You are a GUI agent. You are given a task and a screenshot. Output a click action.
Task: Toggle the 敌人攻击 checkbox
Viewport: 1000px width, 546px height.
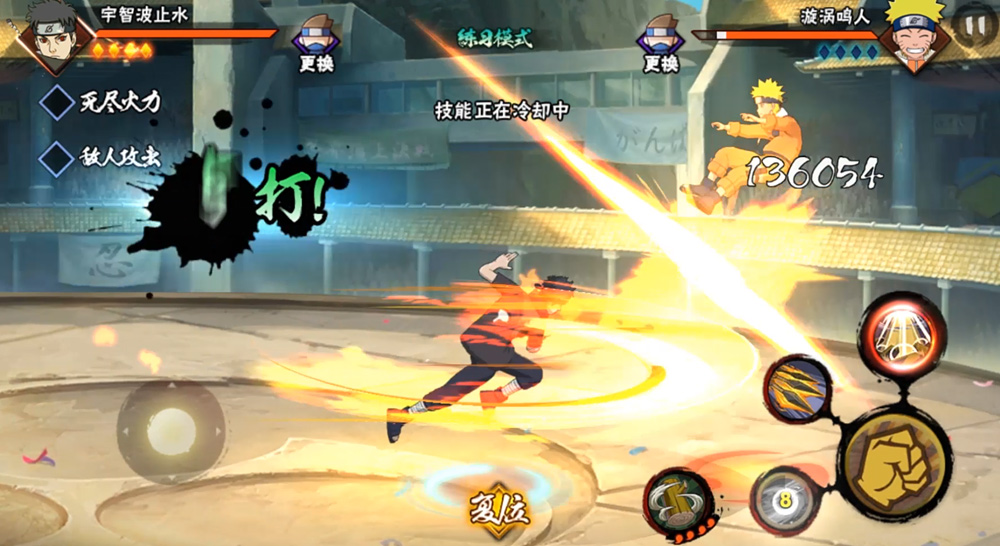(x=57, y=158)
